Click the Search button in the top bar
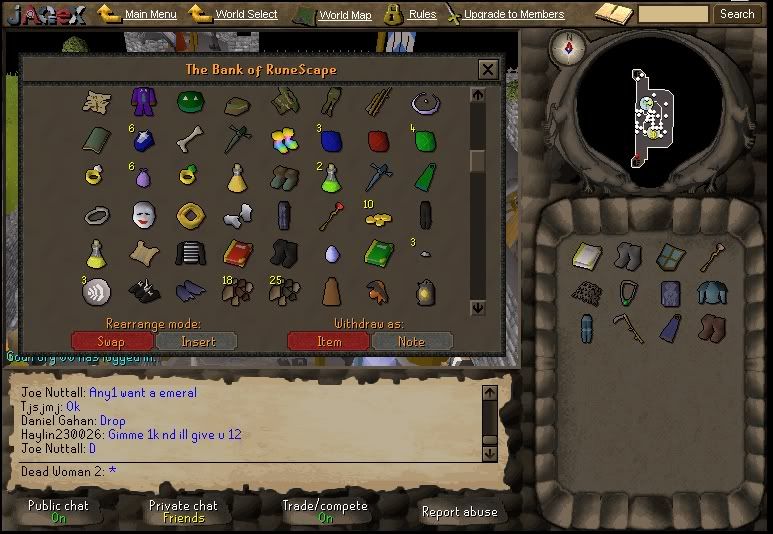The width and height of the screenshot is (773, 534). [x=737, y=14]
